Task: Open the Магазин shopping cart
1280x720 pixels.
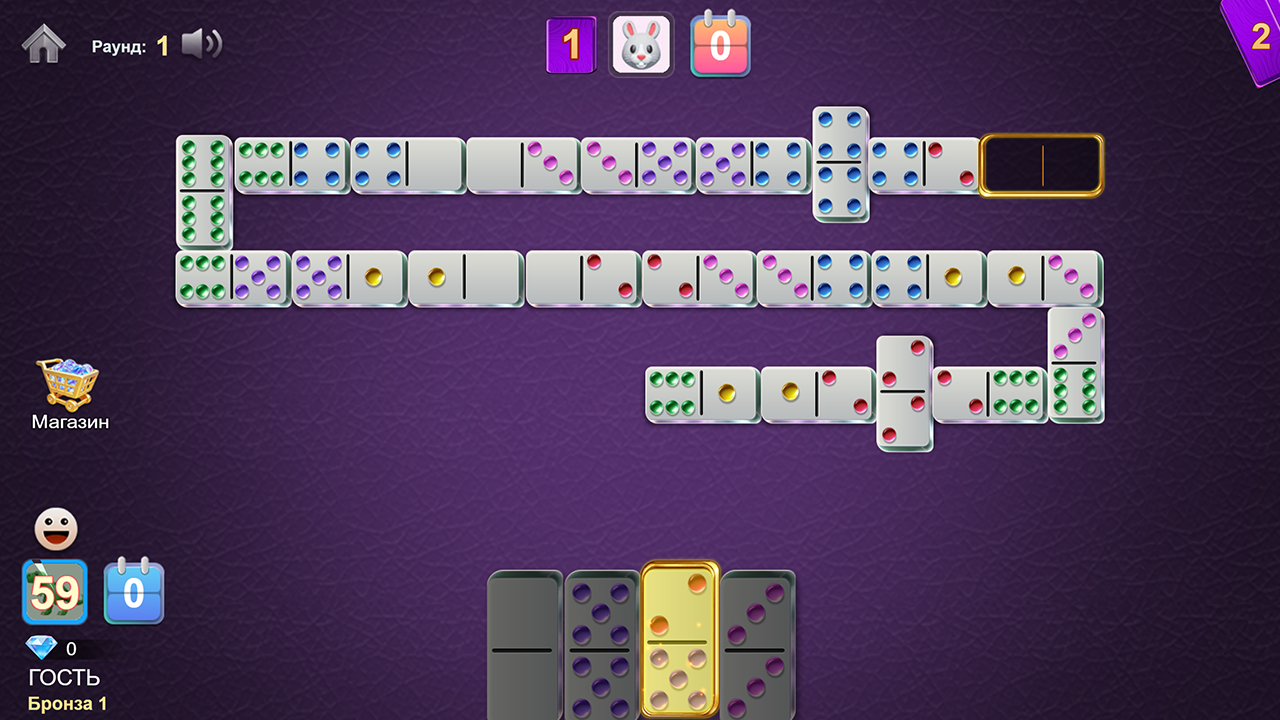Action: click(67, 384)
